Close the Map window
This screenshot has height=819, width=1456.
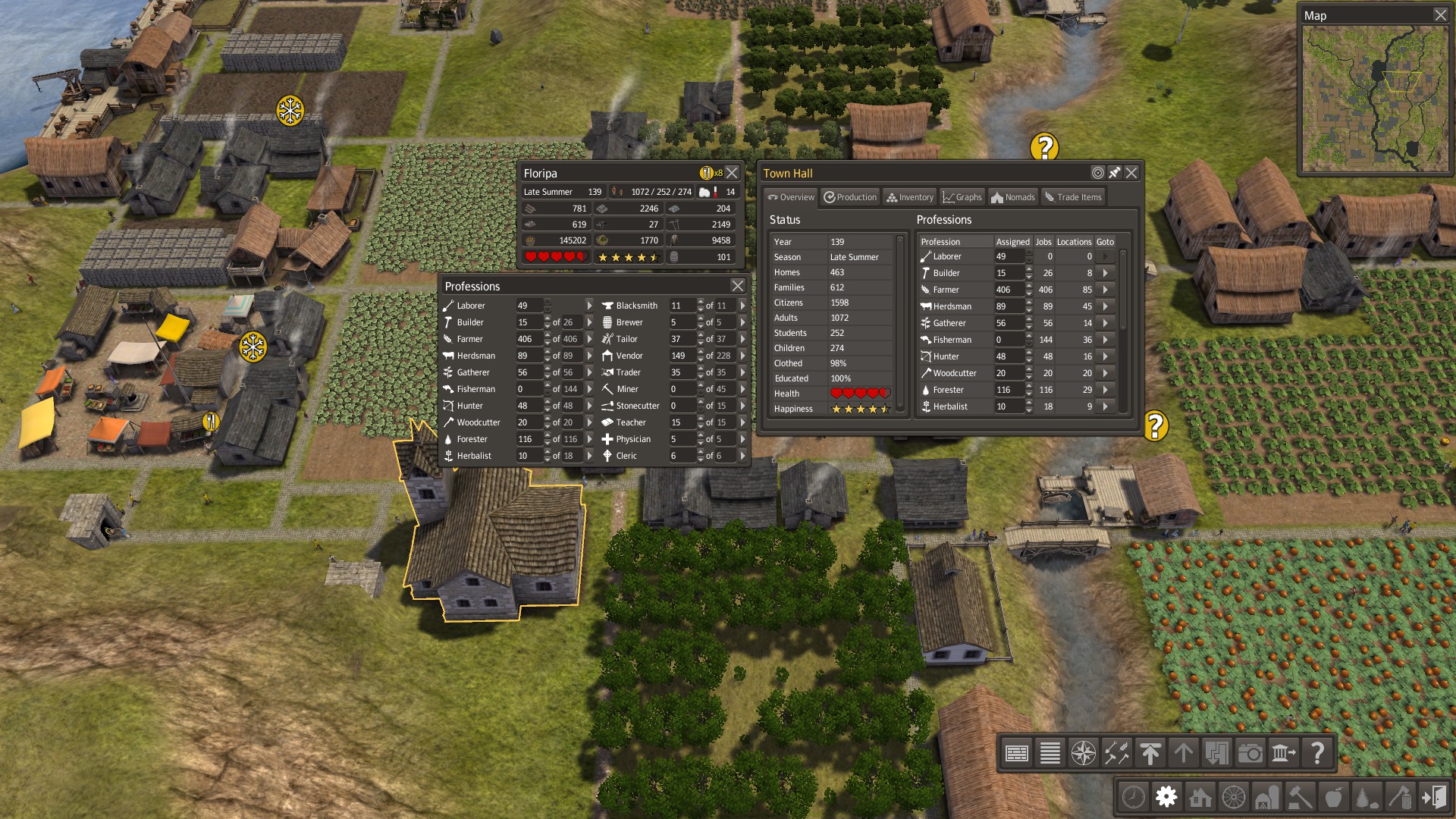1440,15
